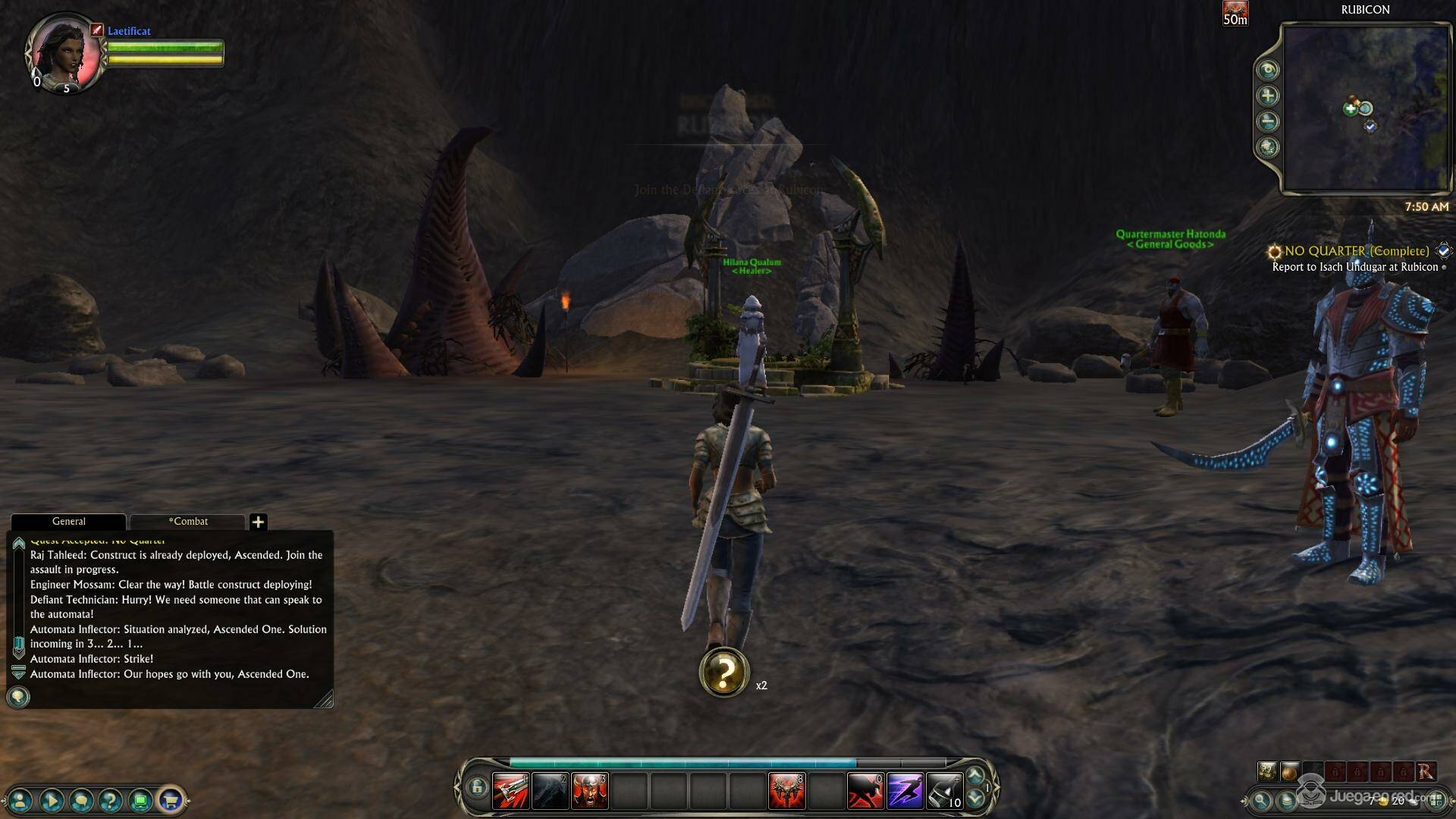Activate the red spiked emblem ability
This screenshot has width=1456, height=819.
click(786, 791)
